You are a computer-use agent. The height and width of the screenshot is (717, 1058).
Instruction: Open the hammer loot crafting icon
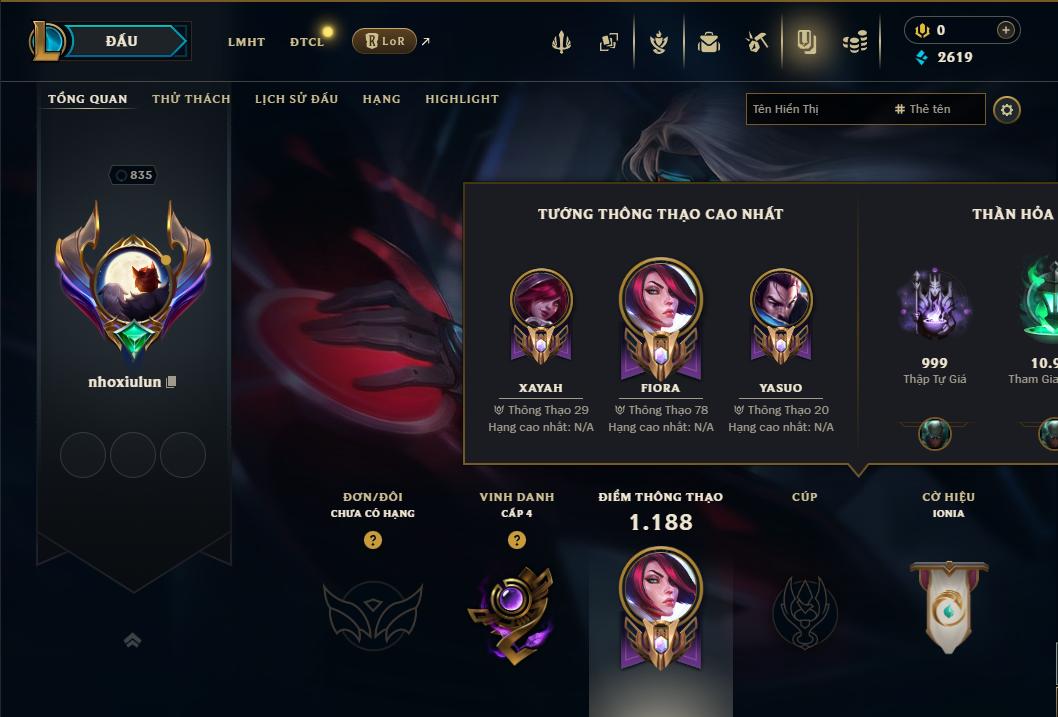(x=757, y=42)
